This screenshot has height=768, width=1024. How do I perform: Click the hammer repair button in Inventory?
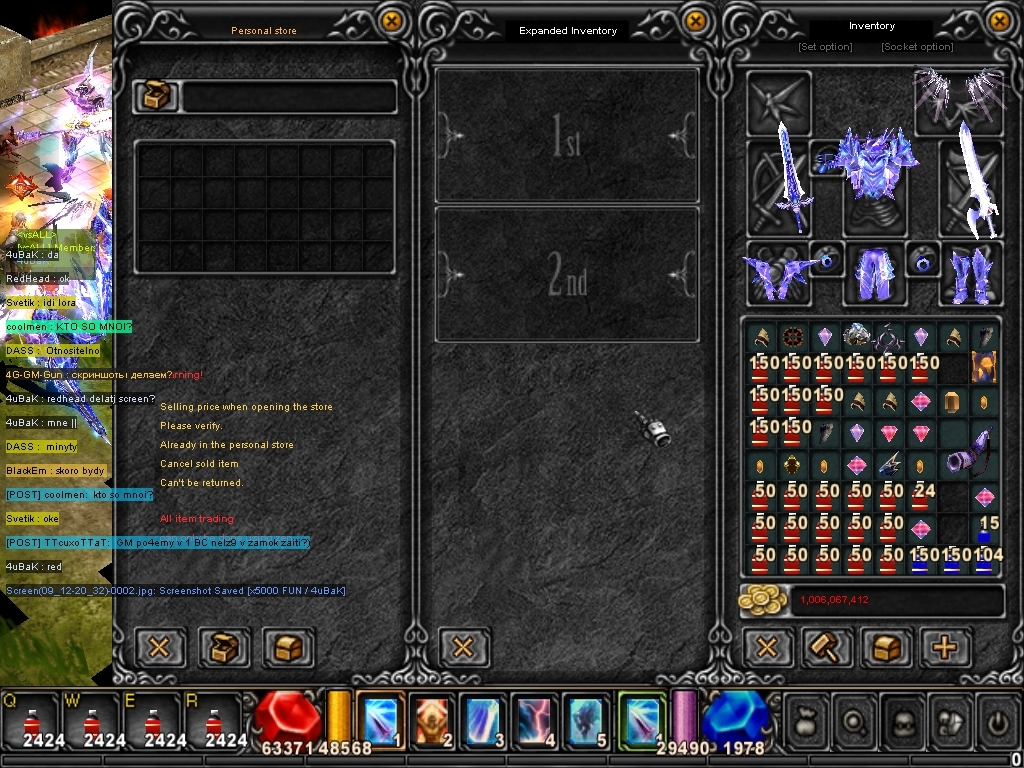point(828,647)
